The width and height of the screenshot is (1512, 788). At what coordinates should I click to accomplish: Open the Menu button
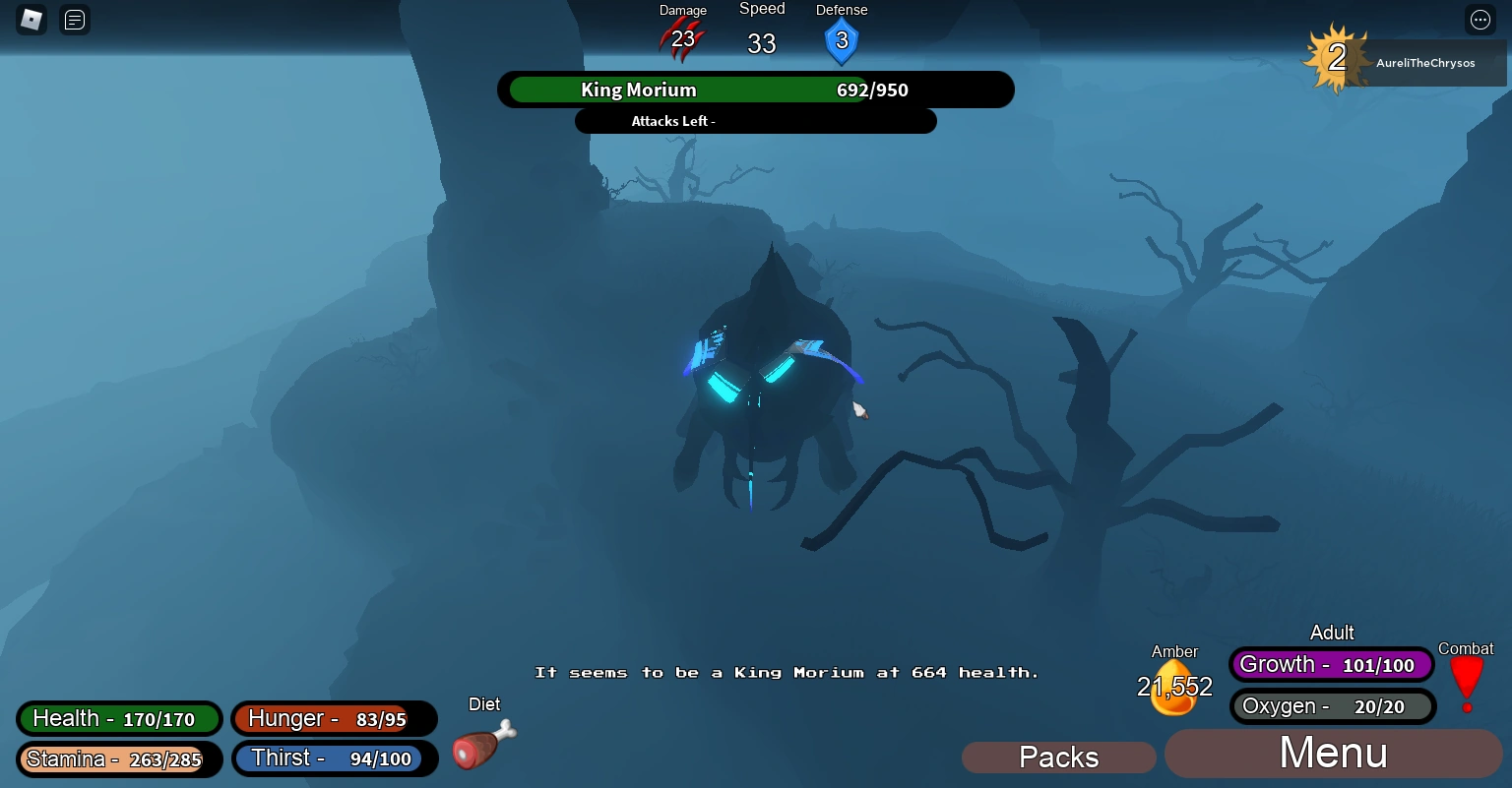1332,753
